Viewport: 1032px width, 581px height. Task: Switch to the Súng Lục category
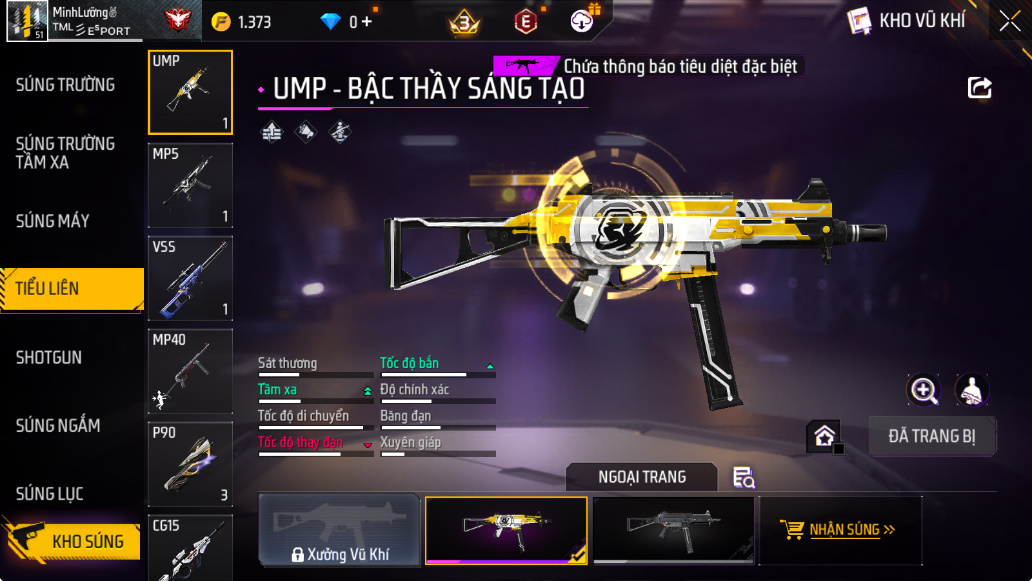click(x=50, y=494)
